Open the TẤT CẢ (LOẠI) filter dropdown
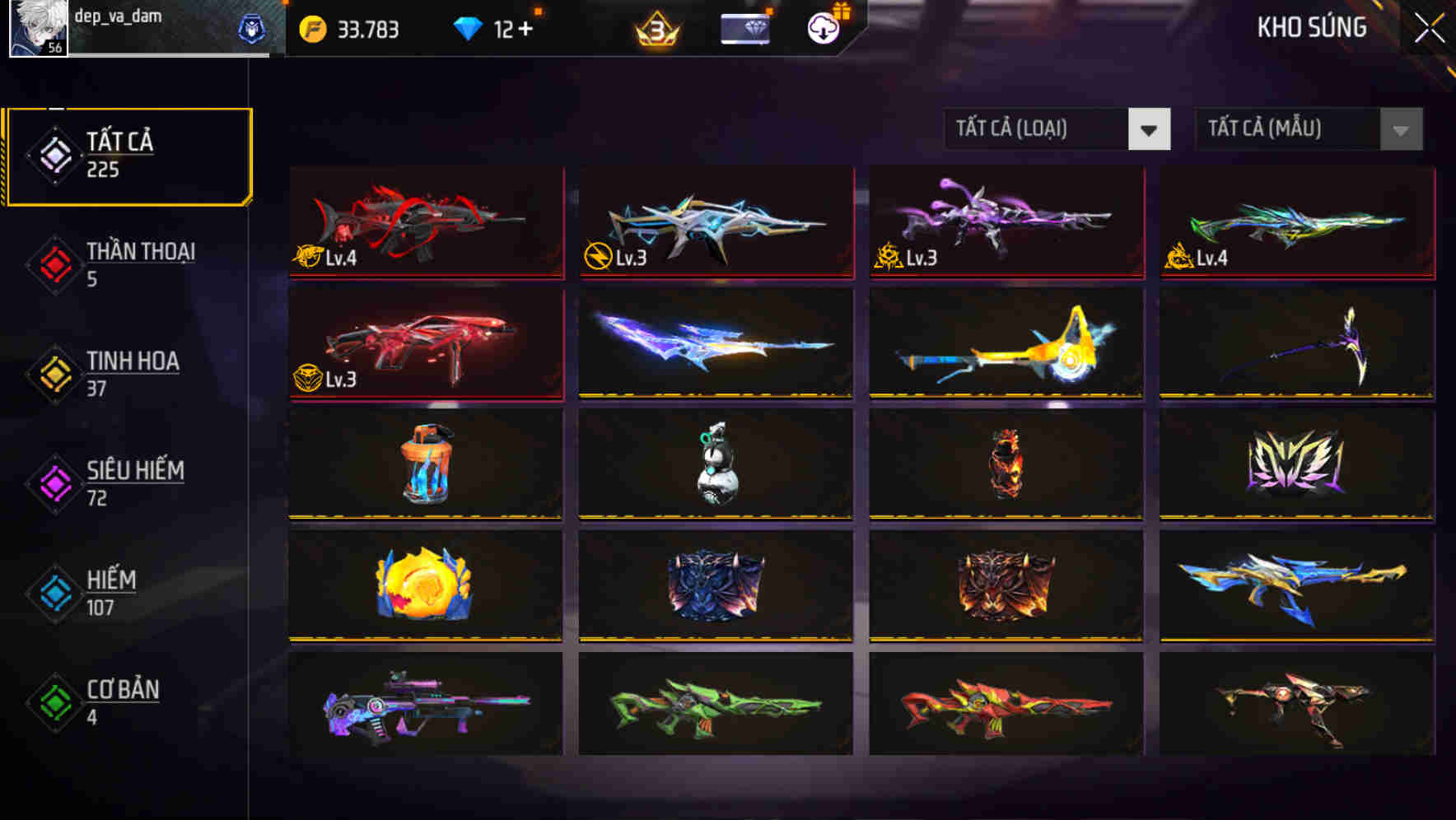Viewport: 1456px width, 820px height. click(1038, 129)
